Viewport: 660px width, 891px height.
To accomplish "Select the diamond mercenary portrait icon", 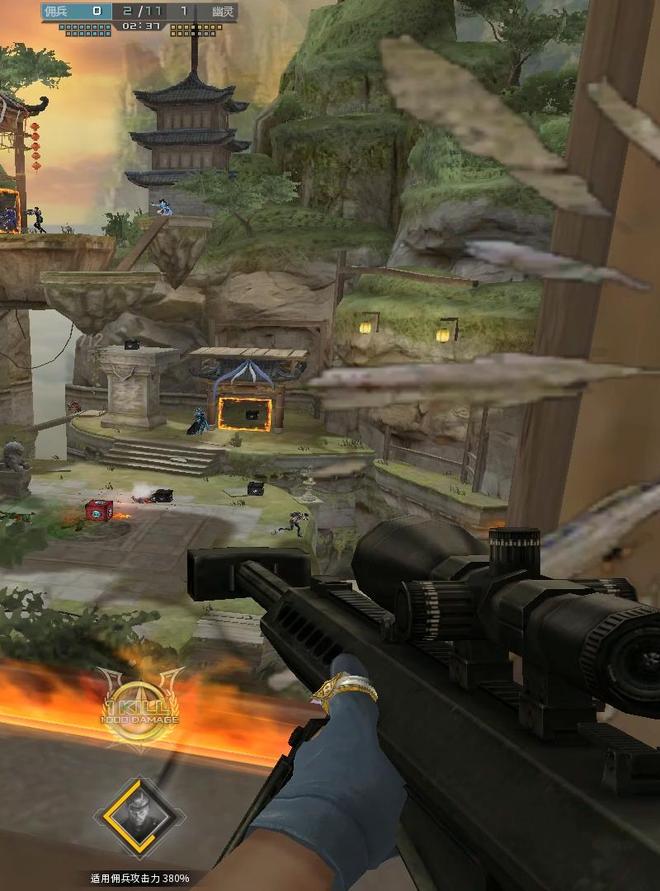I will [139, 818].
